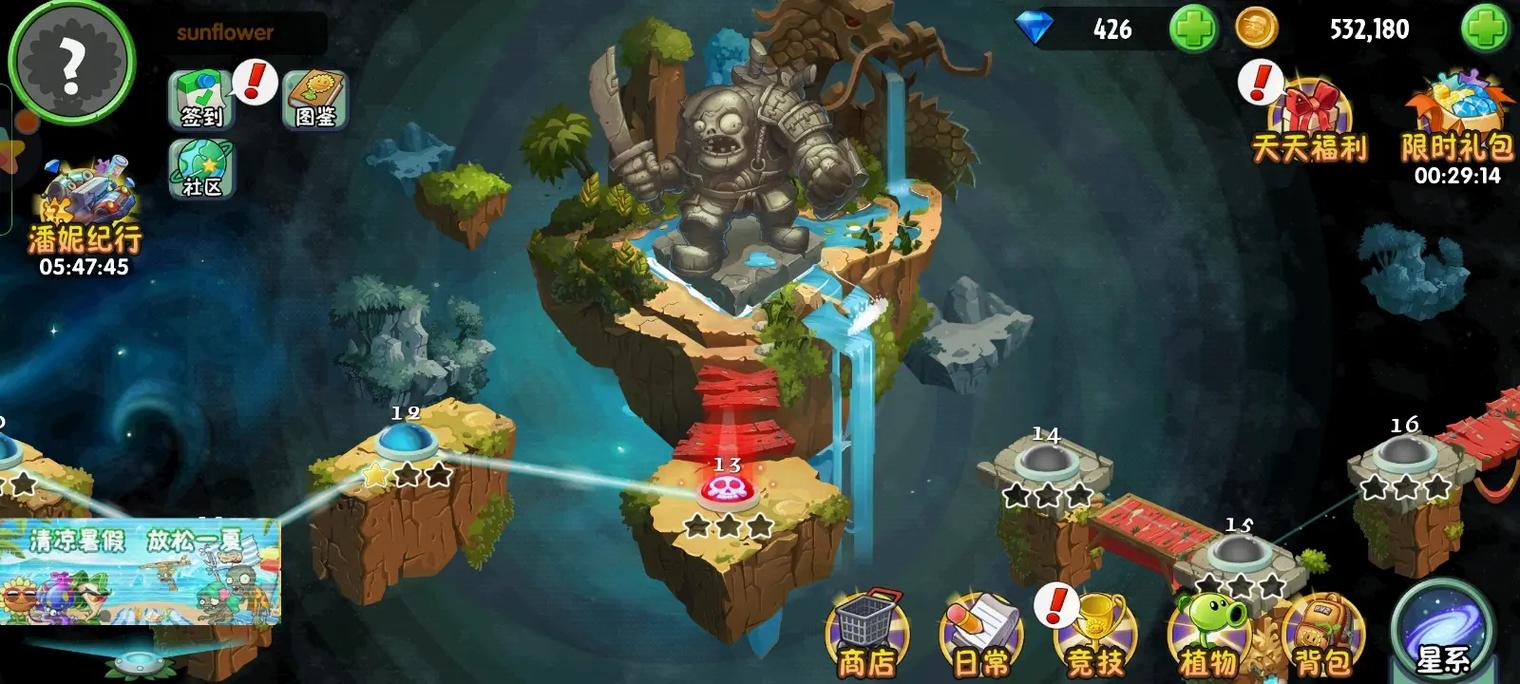1520x684 pixels.
Task: Open the 竞技 arena trophy
Action: click(x=1095, y=632)
